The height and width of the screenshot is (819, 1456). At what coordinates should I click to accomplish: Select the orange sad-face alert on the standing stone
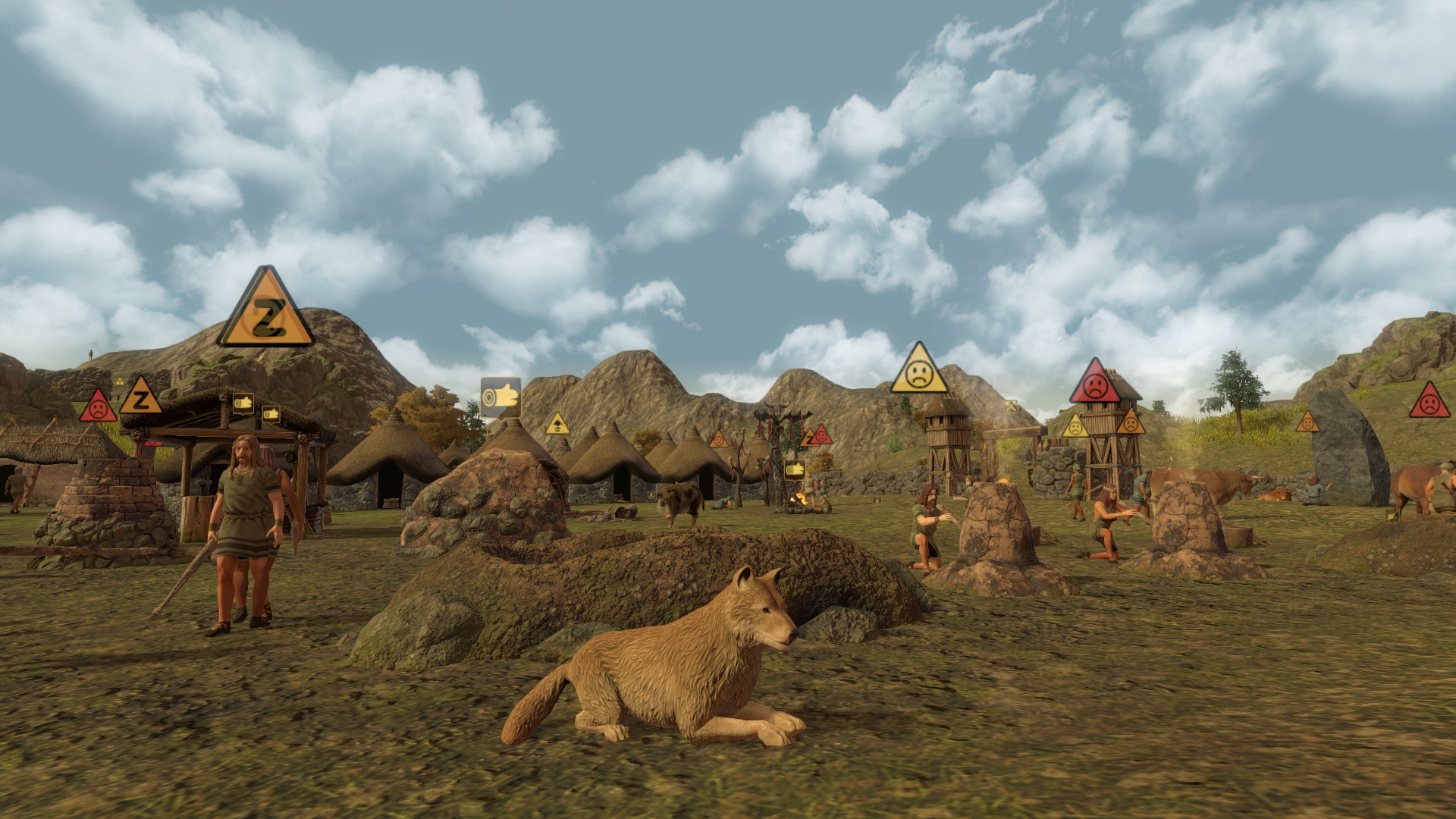pyautogui.click(x=1307, y=423)
